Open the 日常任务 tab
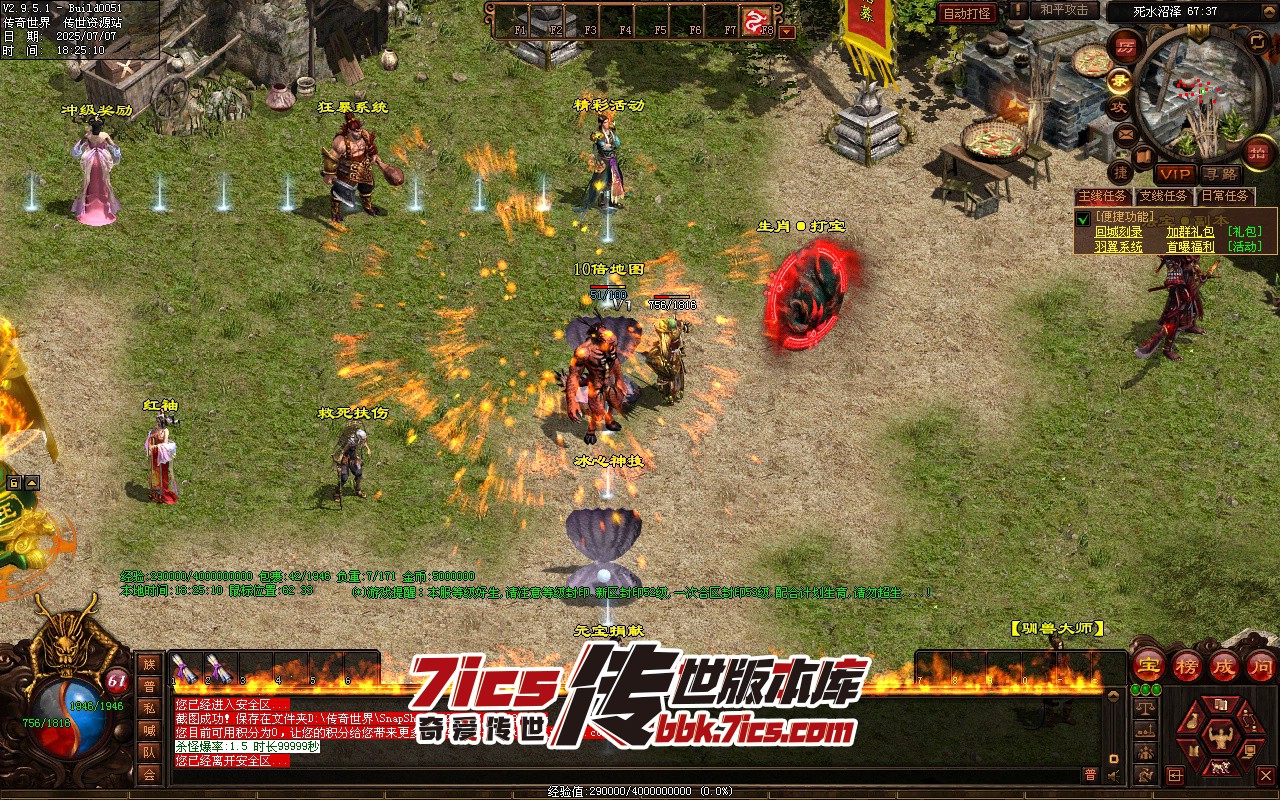1280x800 pixels. pos(1225,196)
